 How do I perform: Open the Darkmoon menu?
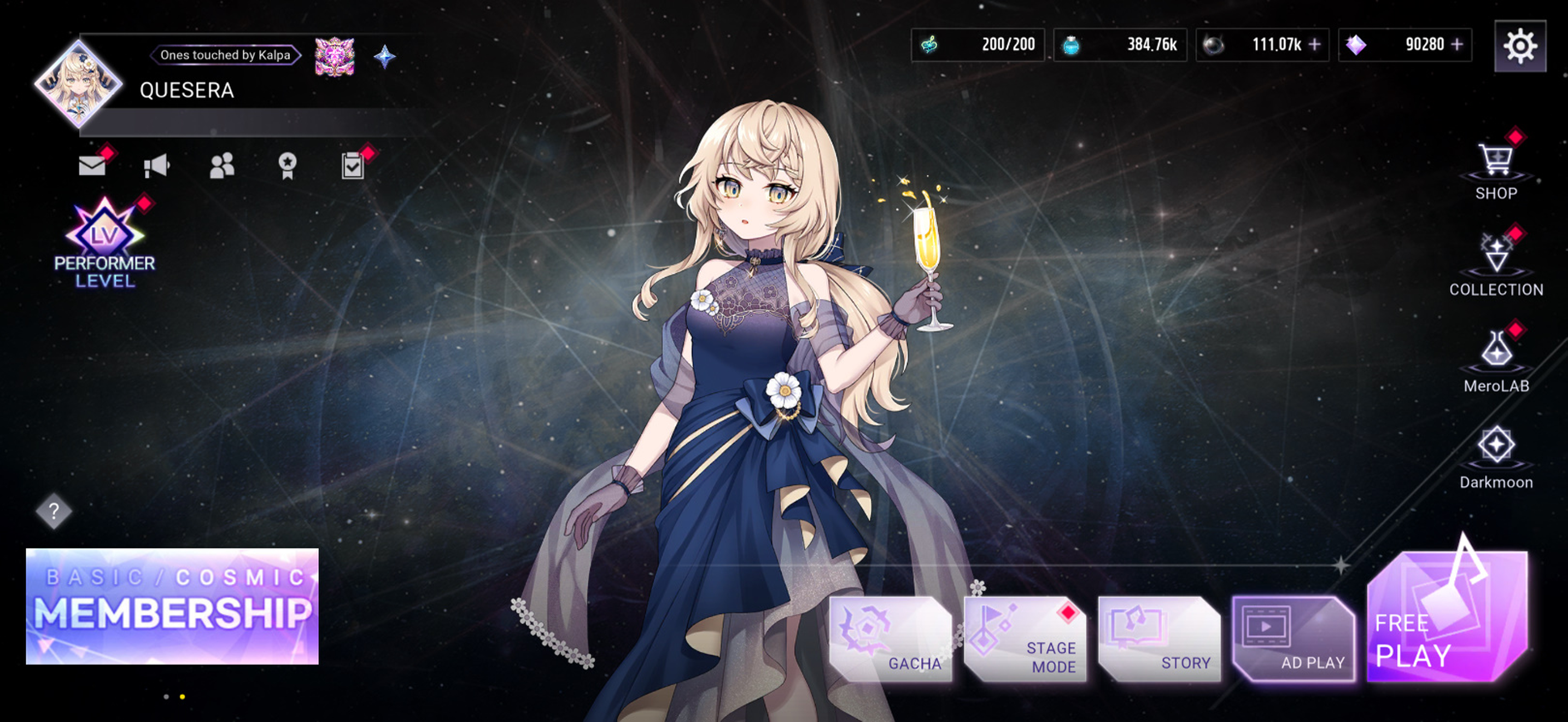tap(1496, 458)
